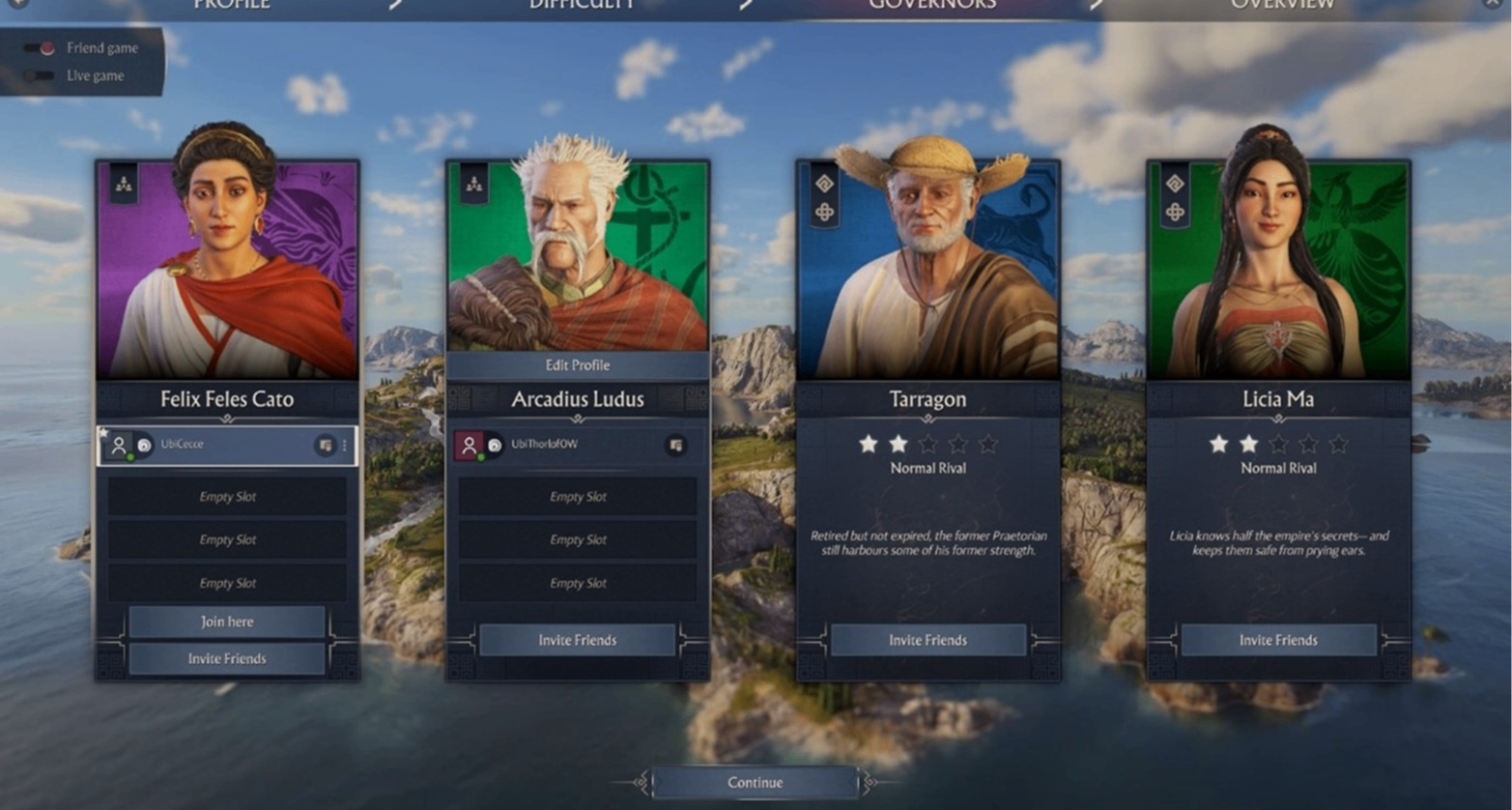Select the Felix Feles Cato governor portrait
Viewport: 1512px width, 810px height.
(227, 271)
